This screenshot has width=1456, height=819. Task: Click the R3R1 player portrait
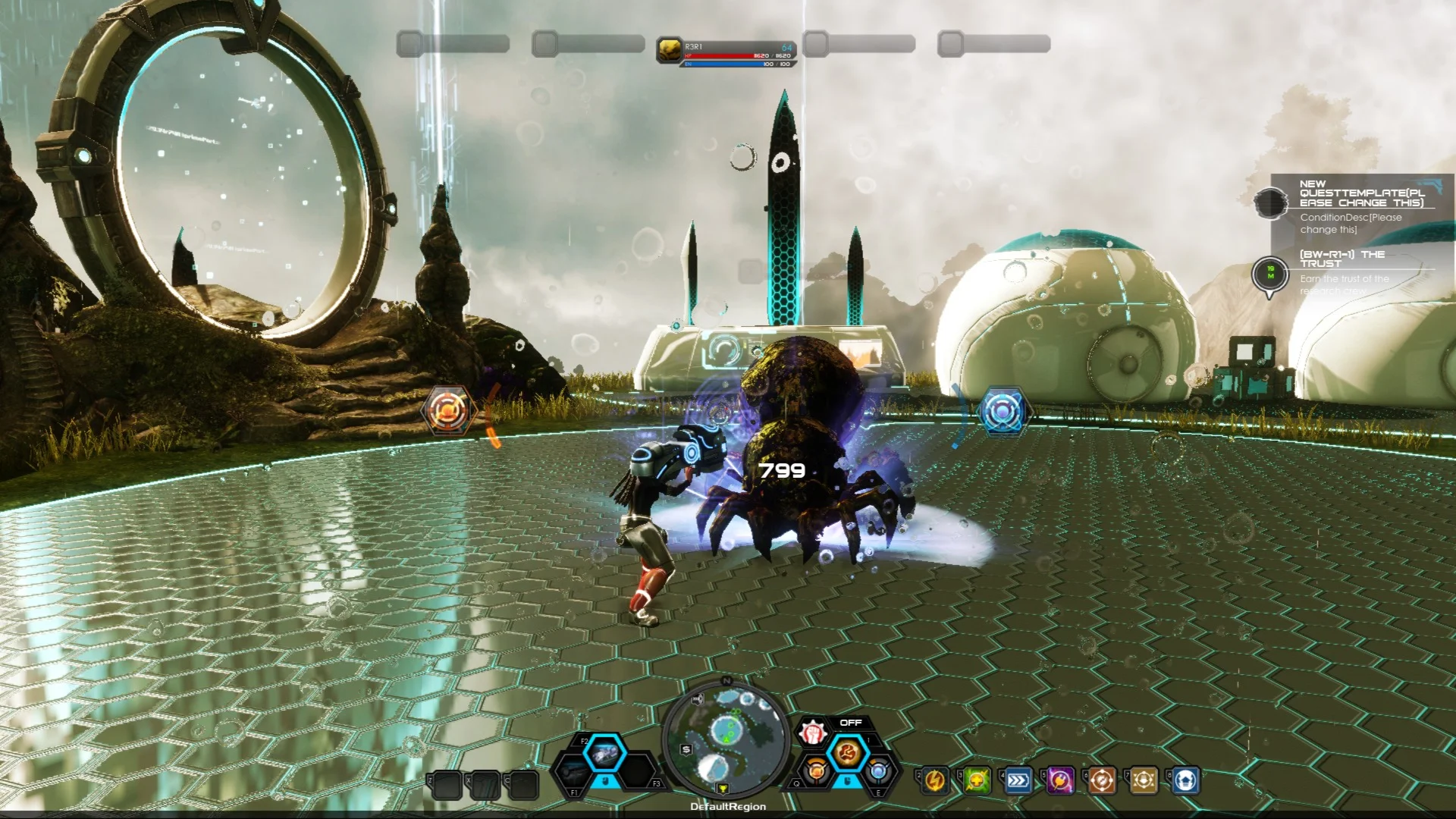(669, 50)
